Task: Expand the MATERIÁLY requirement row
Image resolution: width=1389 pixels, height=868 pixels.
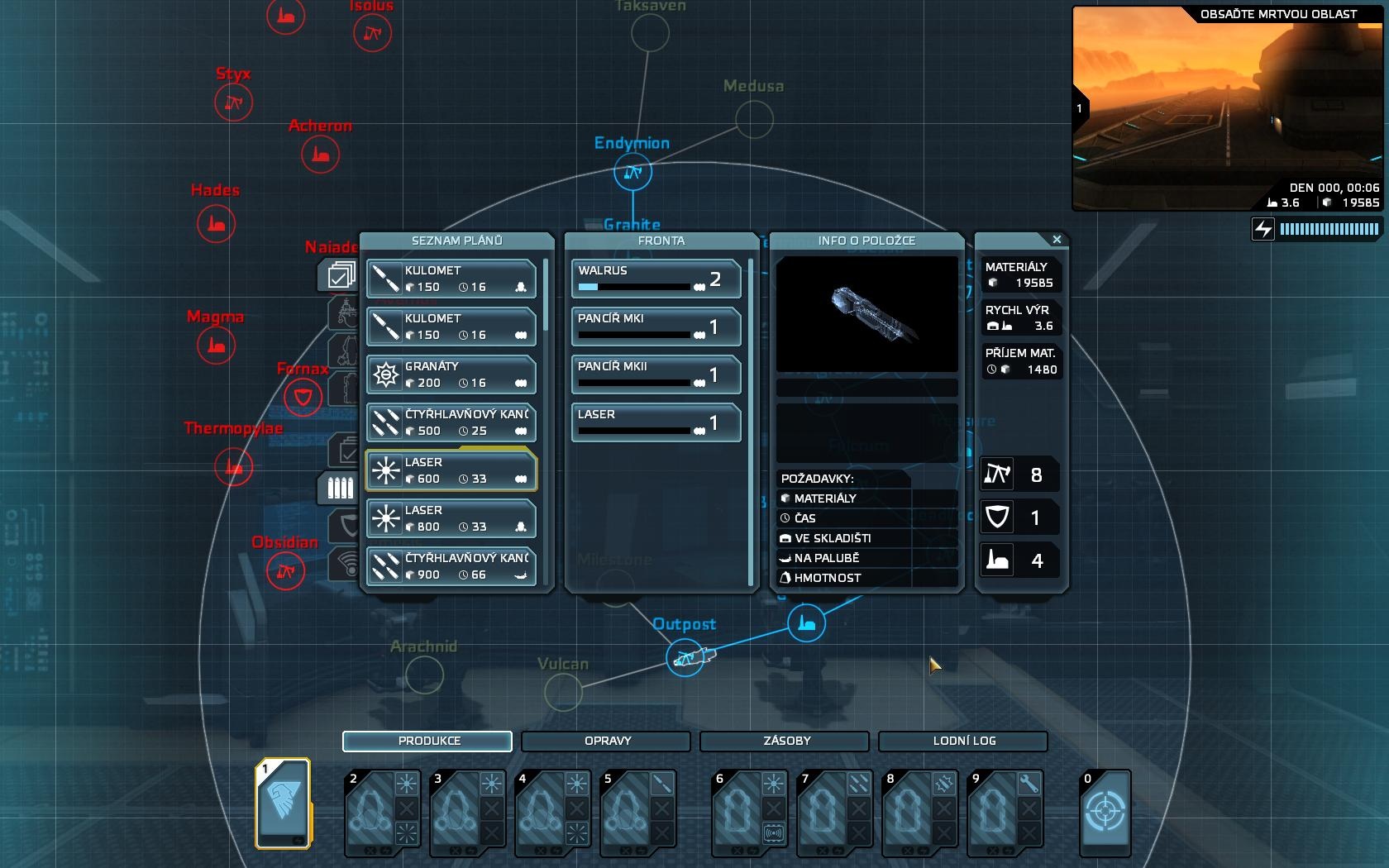Action: pos(865,498)
